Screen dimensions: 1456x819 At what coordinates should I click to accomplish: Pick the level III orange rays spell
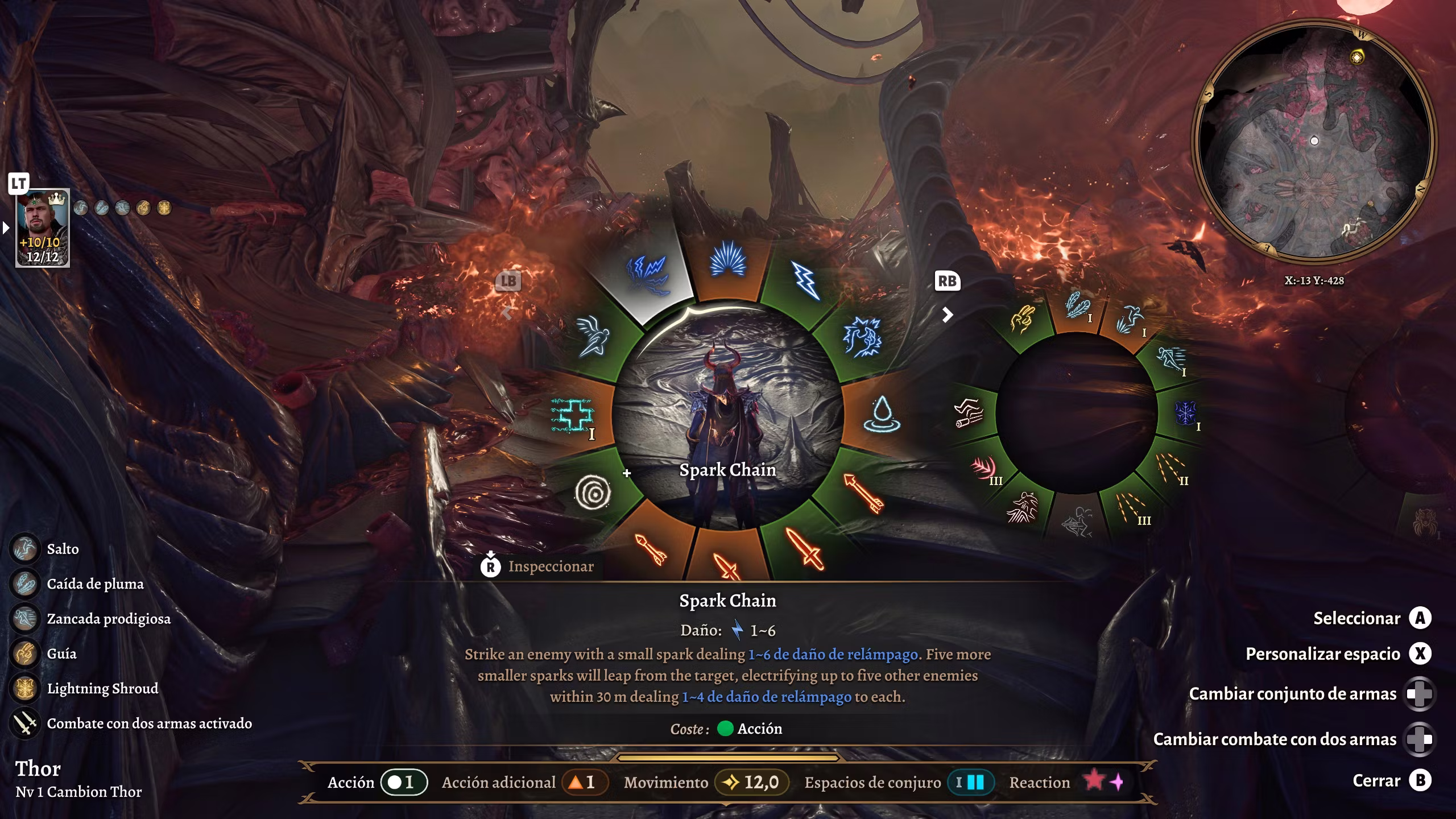(x=1131, y=508)
